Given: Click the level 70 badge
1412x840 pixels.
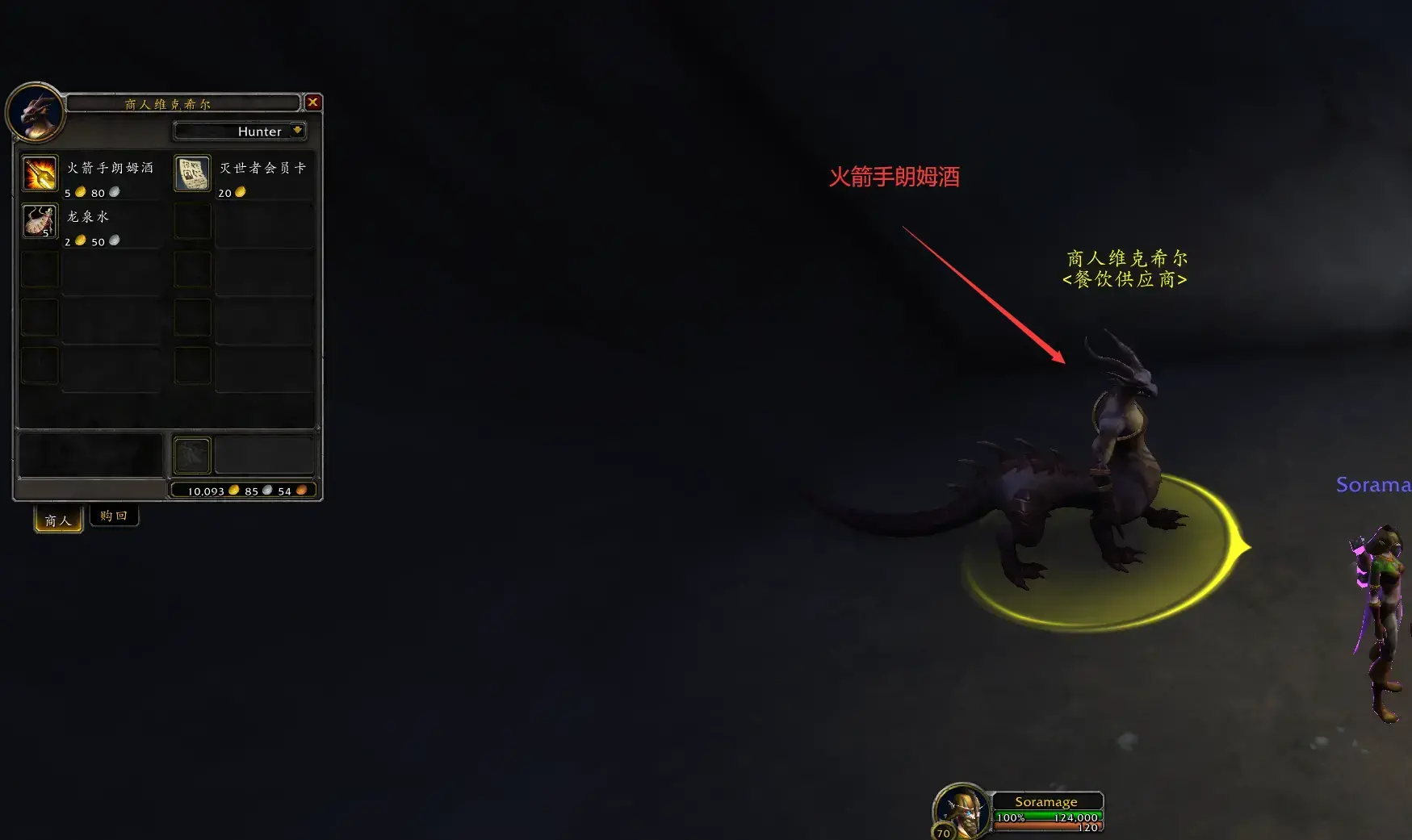Looking at the screenshot, I should (x=943, y=833).
